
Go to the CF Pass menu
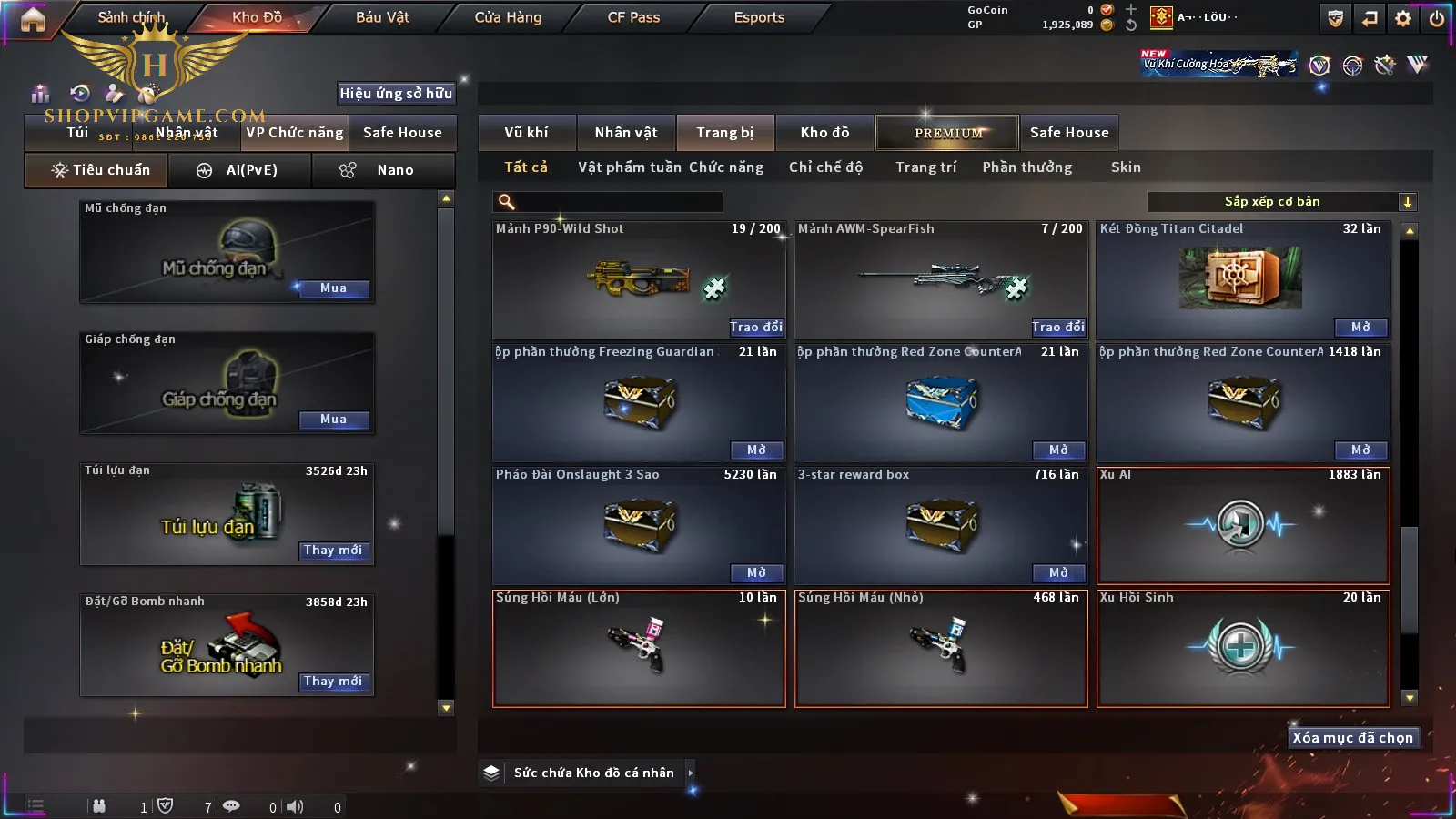click(x=633, y=17)
